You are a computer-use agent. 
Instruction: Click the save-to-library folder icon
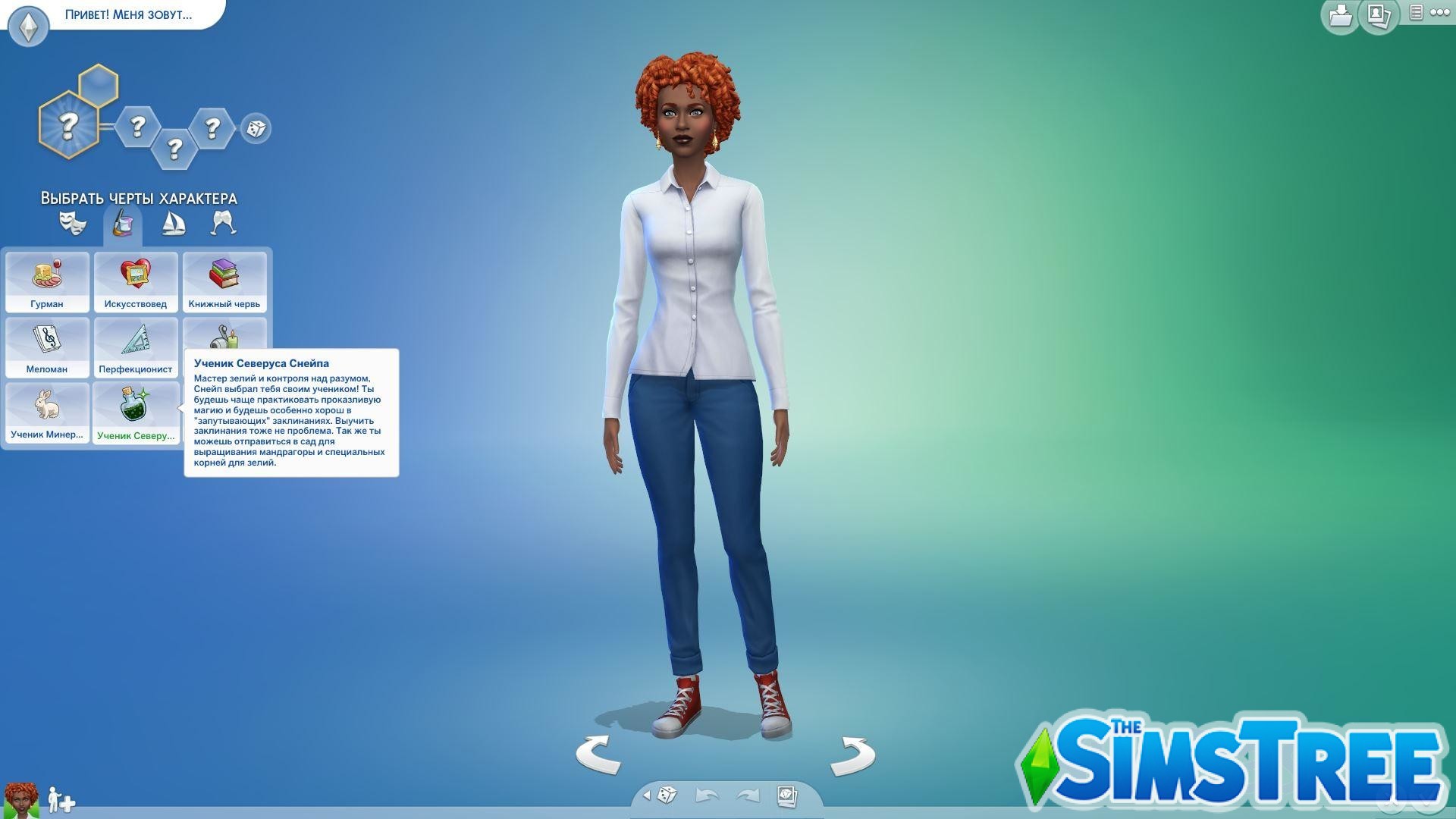point(1339,15)
